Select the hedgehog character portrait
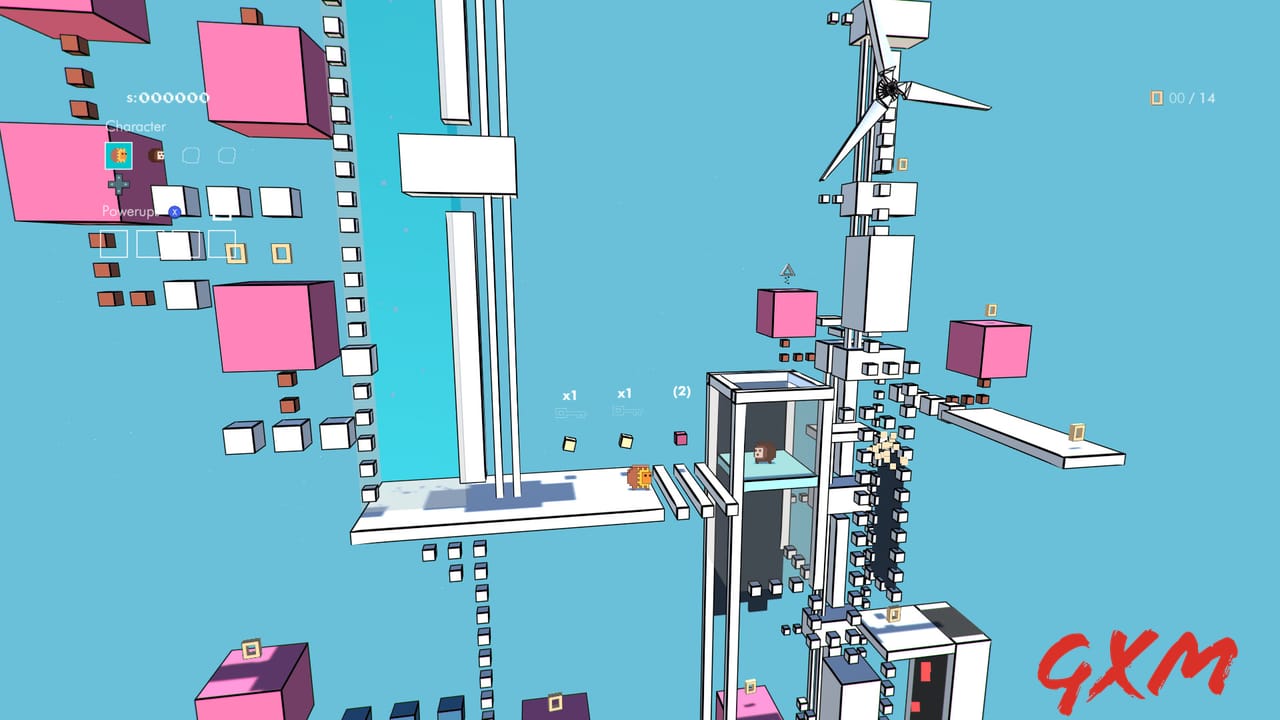Screen dimensions: 1280x720 pyautogui.click(x=120, y=156)
